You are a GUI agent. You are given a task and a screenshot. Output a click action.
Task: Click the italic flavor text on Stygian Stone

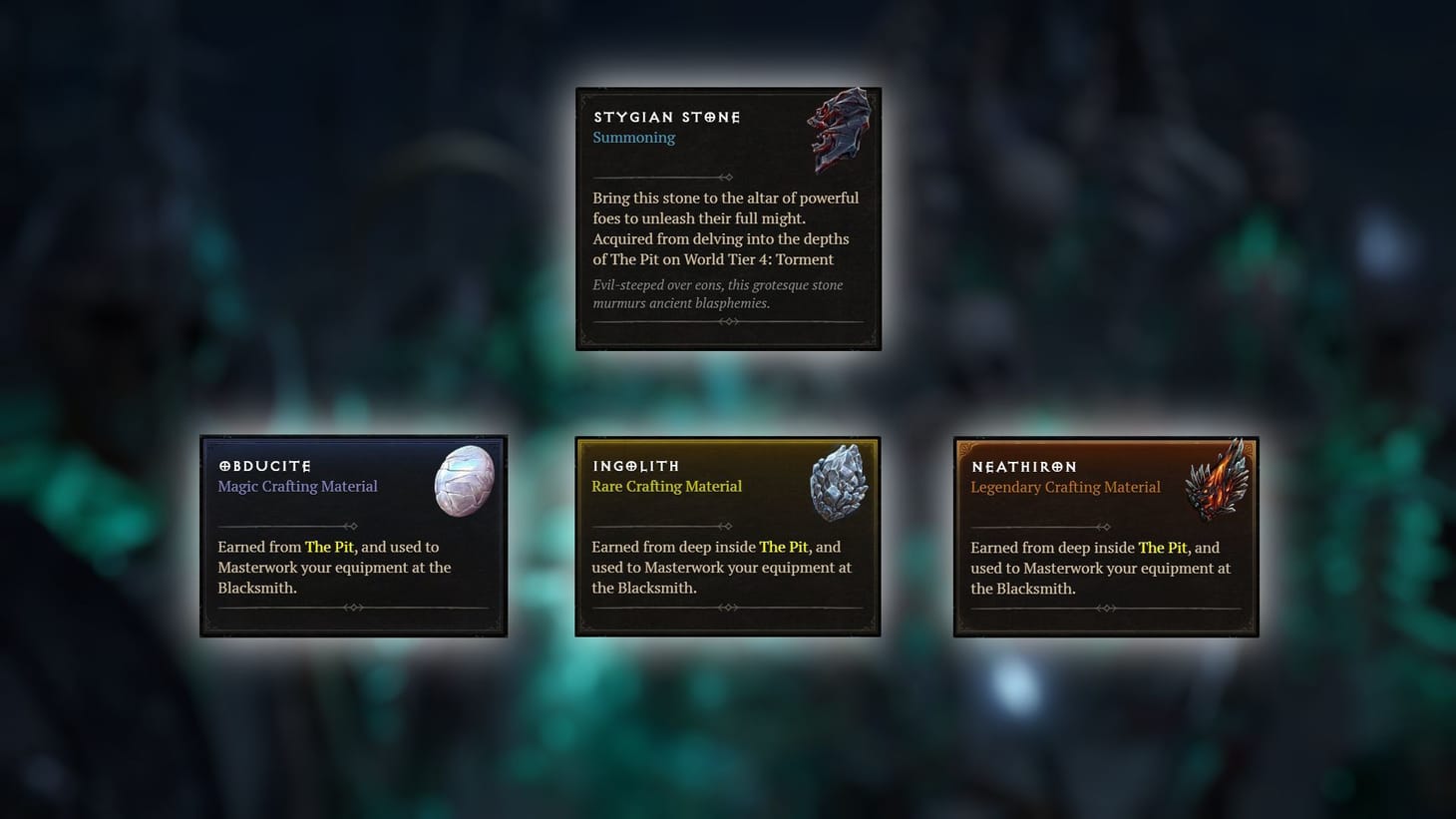[x=717, y=293]
